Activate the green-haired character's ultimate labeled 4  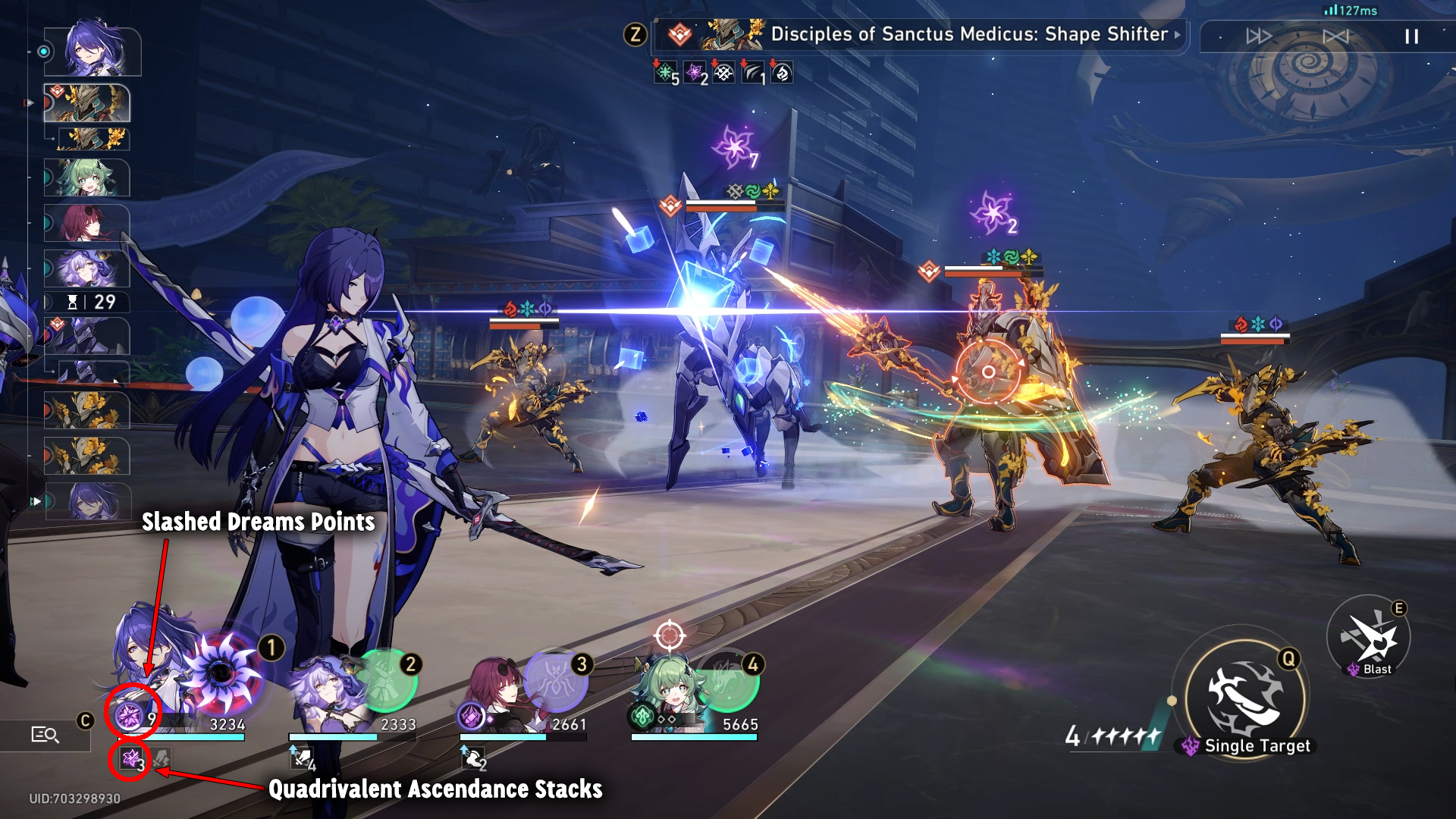726,680
